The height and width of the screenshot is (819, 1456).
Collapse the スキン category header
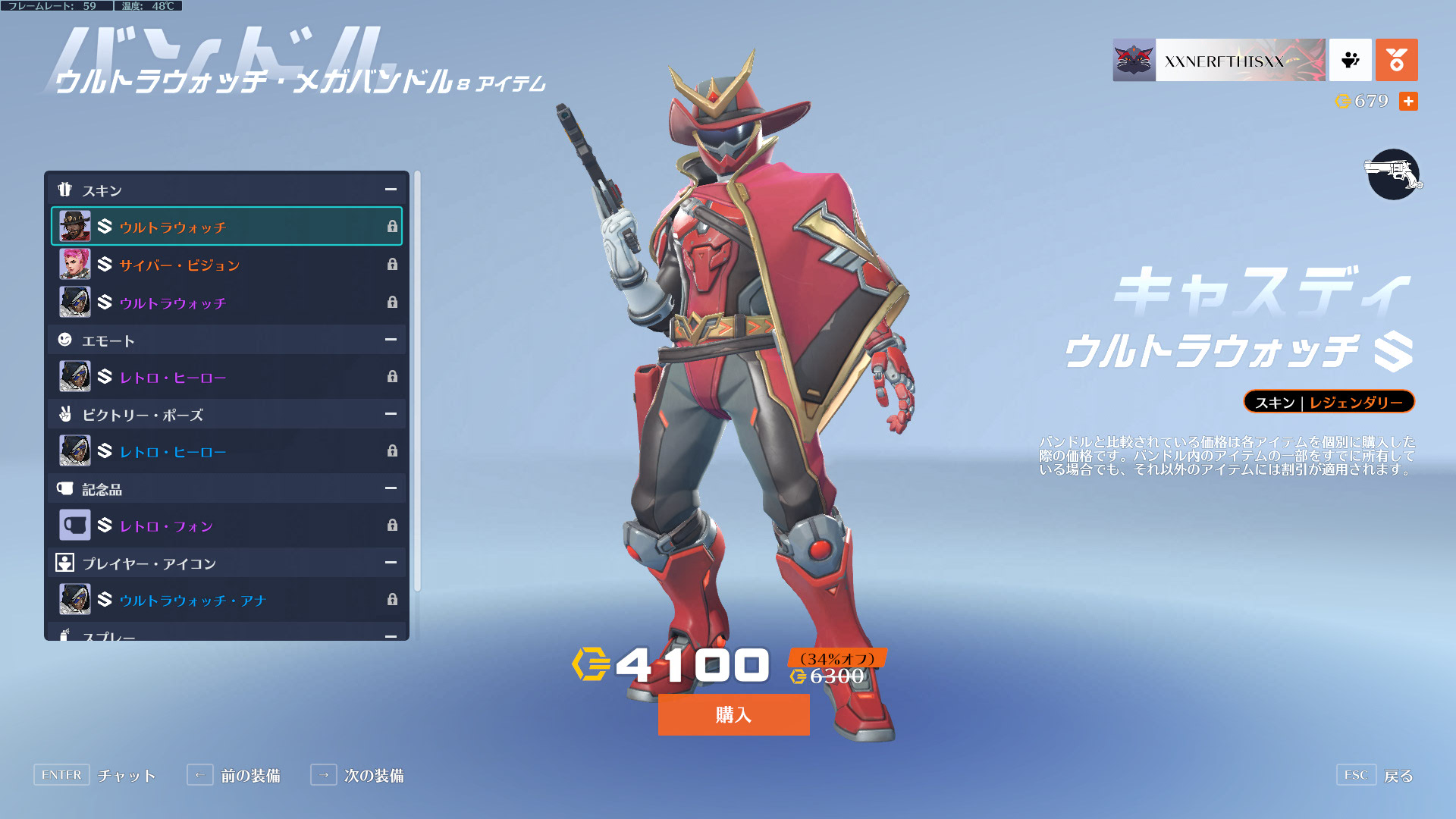coord(391,190)
